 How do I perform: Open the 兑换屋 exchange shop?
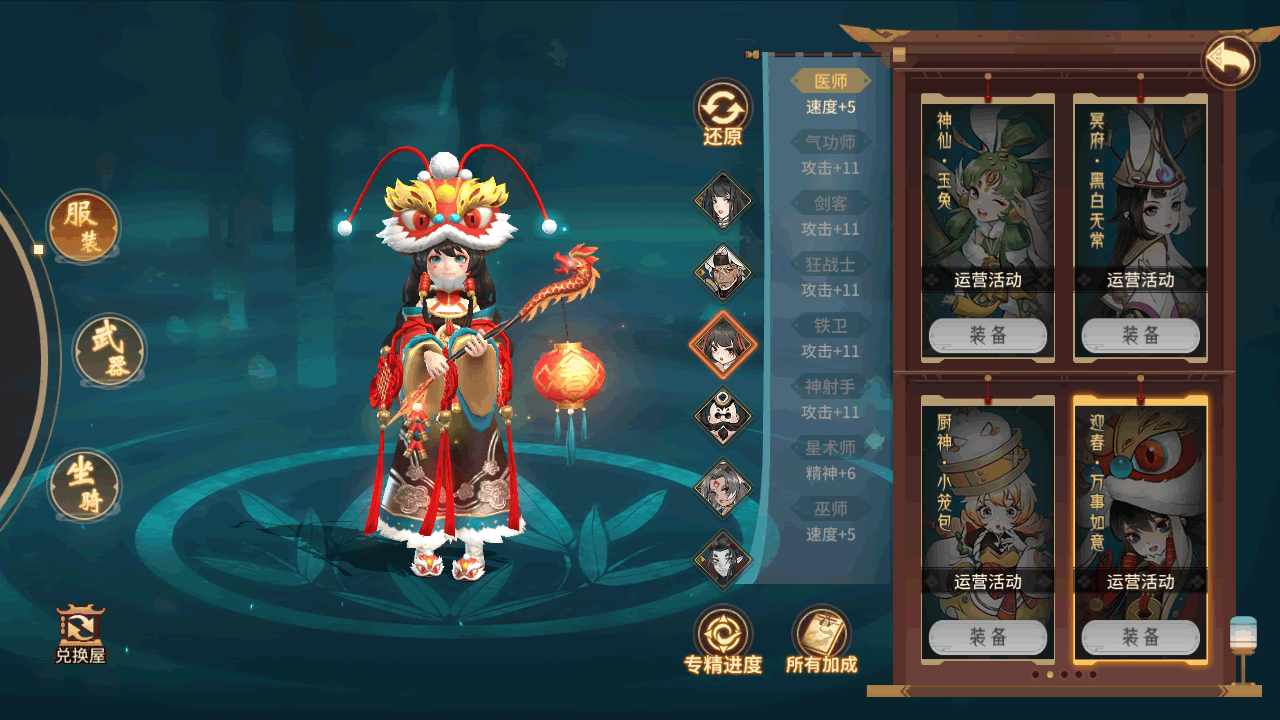coord(80,635)
